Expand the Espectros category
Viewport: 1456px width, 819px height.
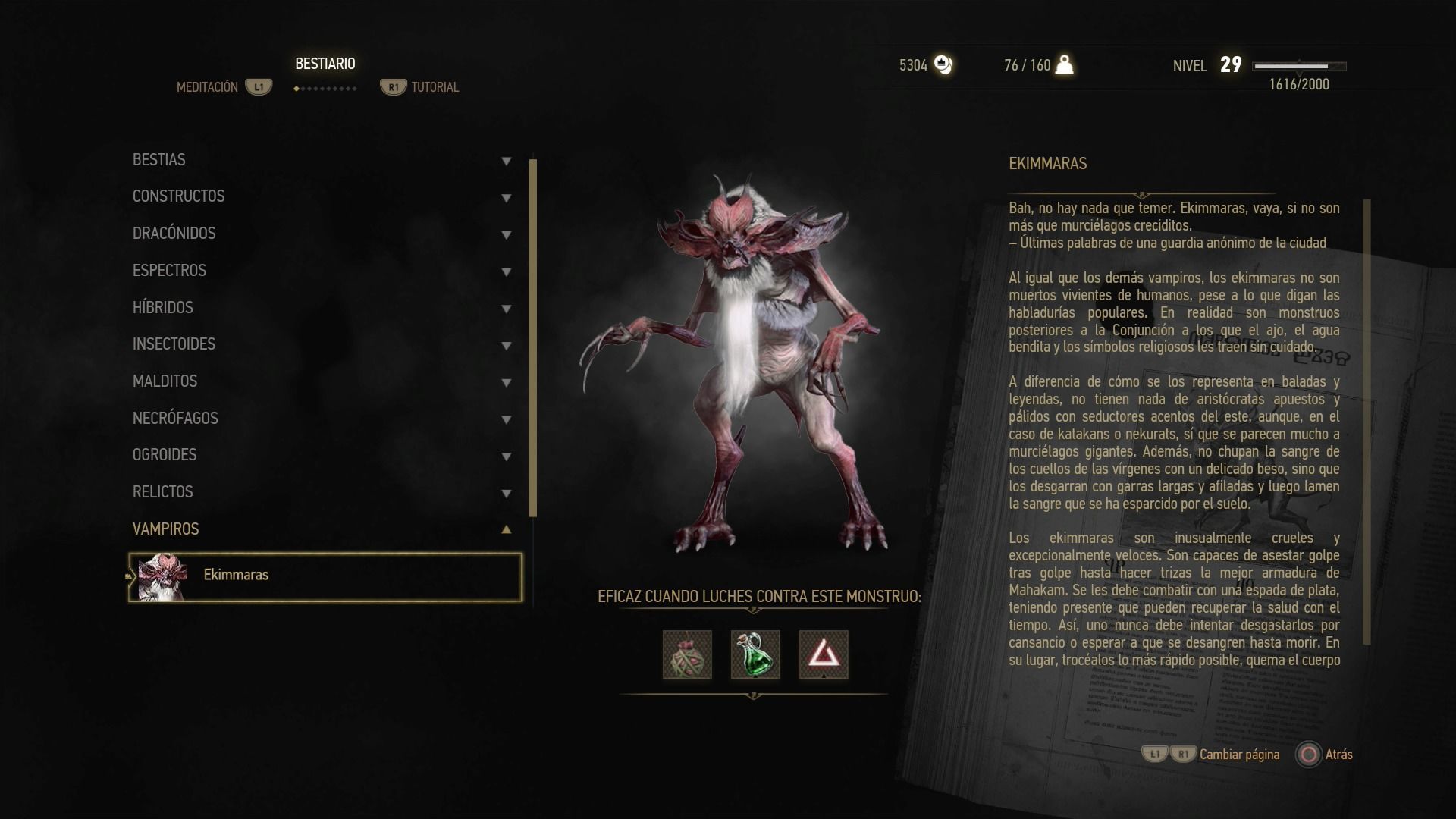(322, 271)
